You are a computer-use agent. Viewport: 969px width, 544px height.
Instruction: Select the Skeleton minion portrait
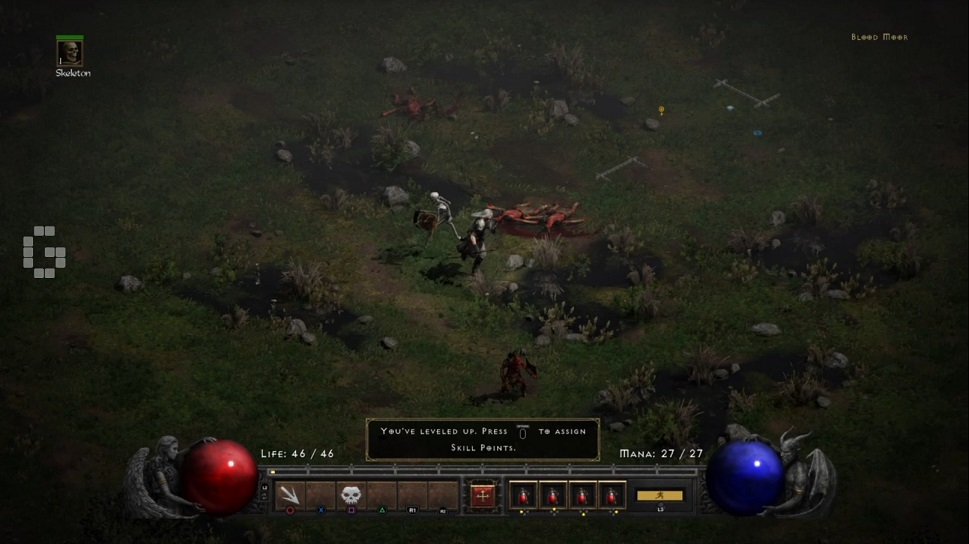(70, 53)
